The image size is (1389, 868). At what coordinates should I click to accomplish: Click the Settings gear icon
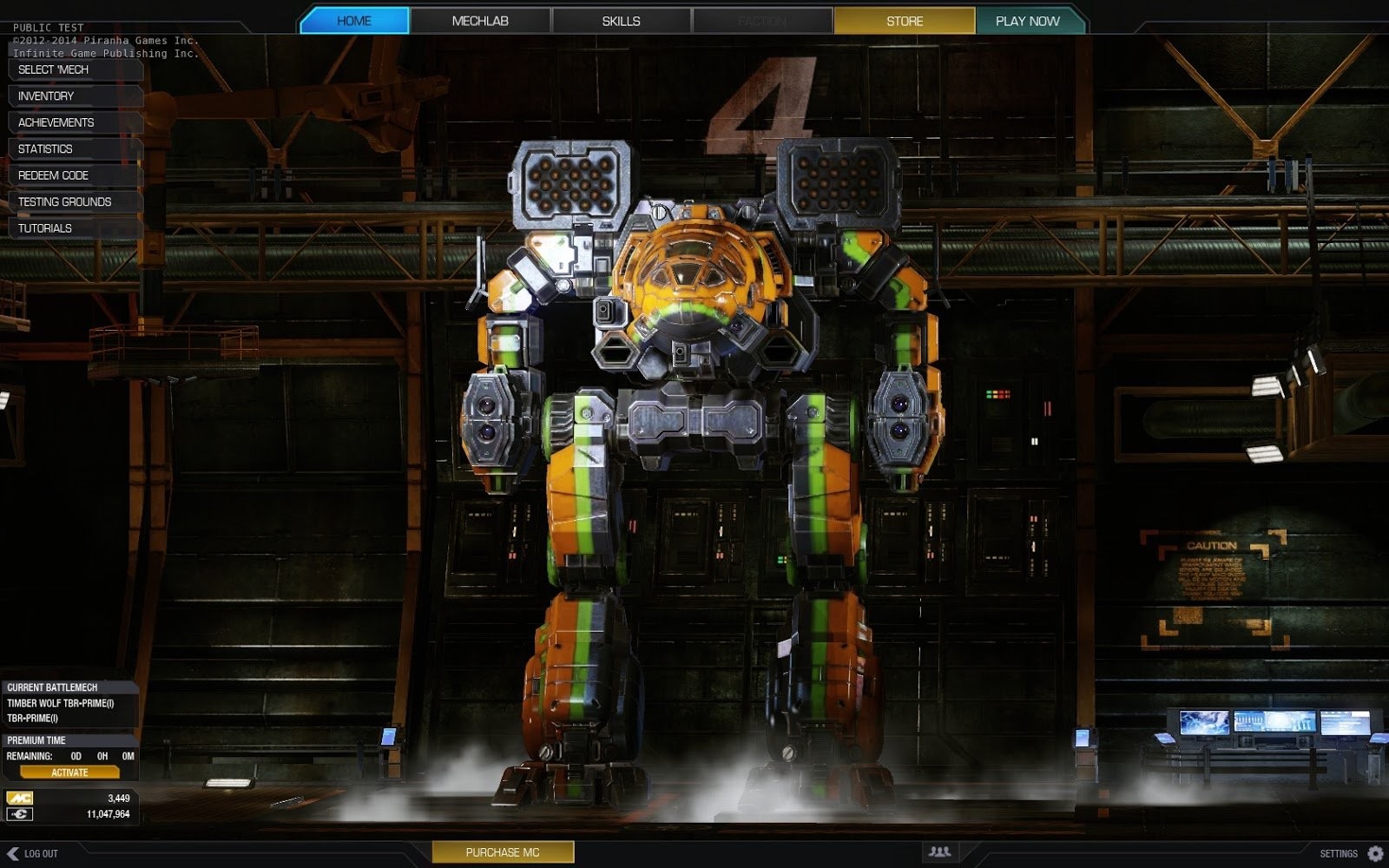1374,852
